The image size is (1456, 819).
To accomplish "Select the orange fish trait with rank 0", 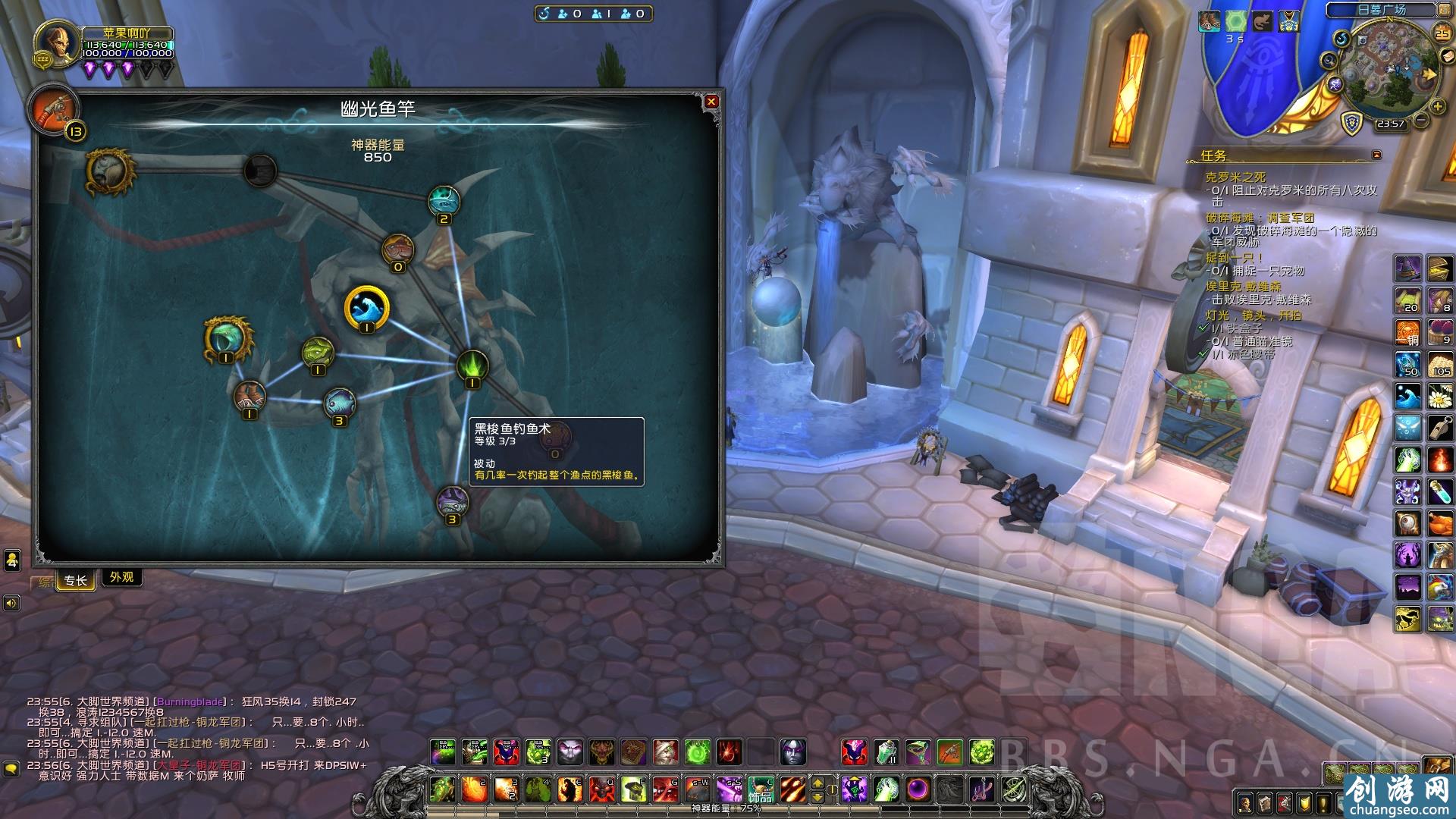I will [397, 249].
